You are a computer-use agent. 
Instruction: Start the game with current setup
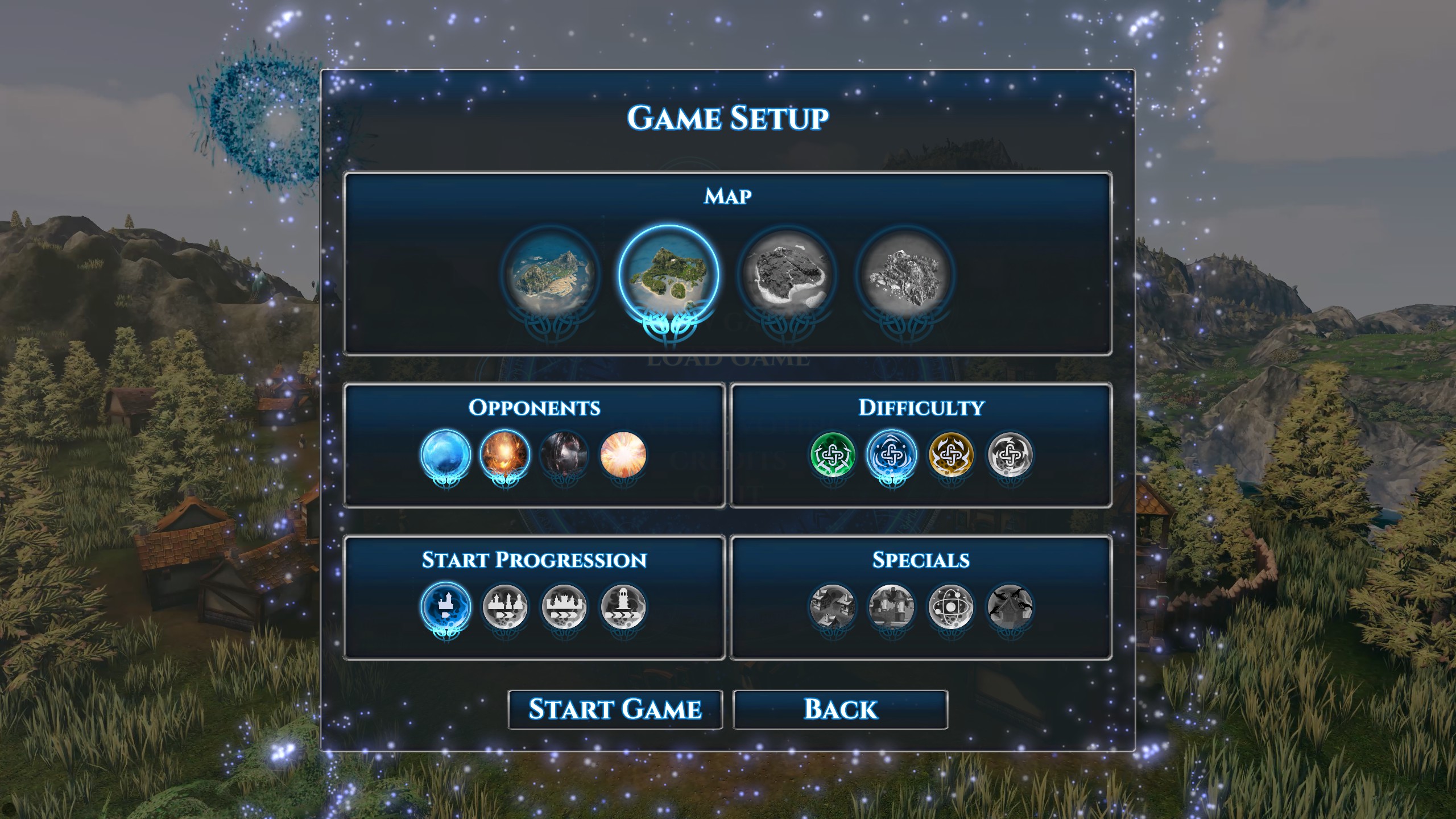point(615,709)
